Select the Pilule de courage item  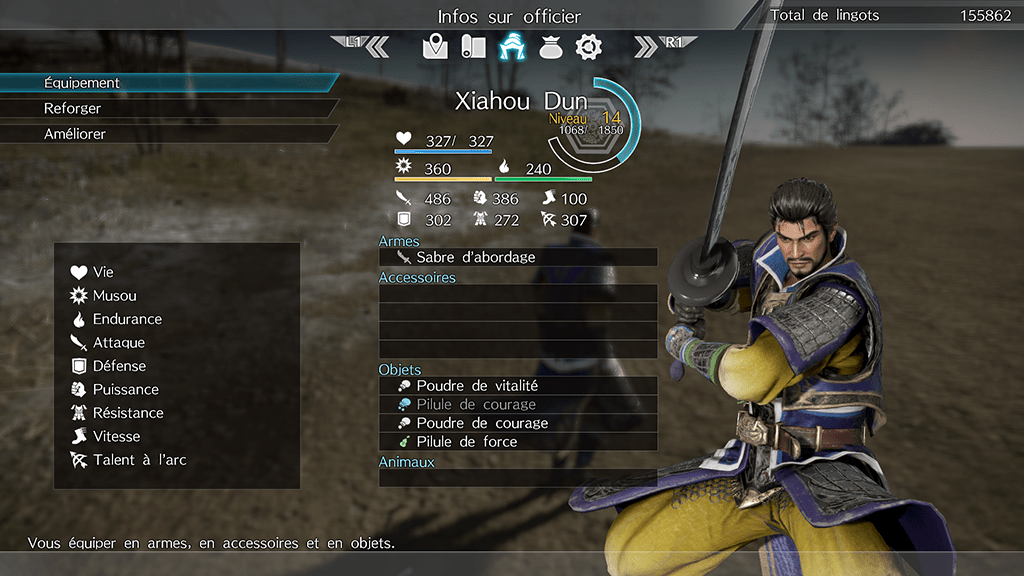(517, 405)
